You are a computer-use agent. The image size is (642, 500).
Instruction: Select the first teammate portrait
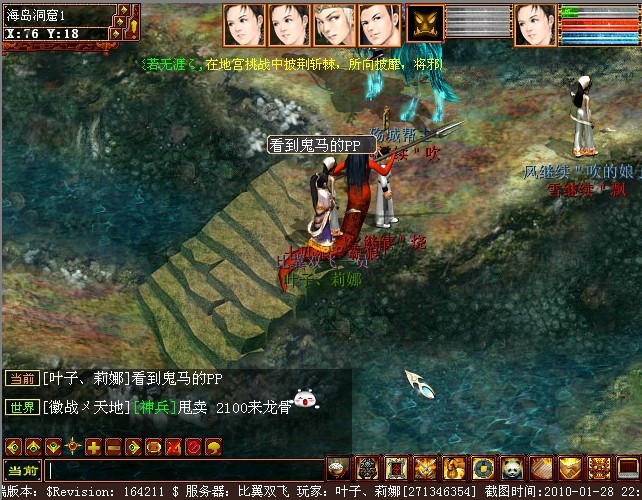click(x=244, y=24)
